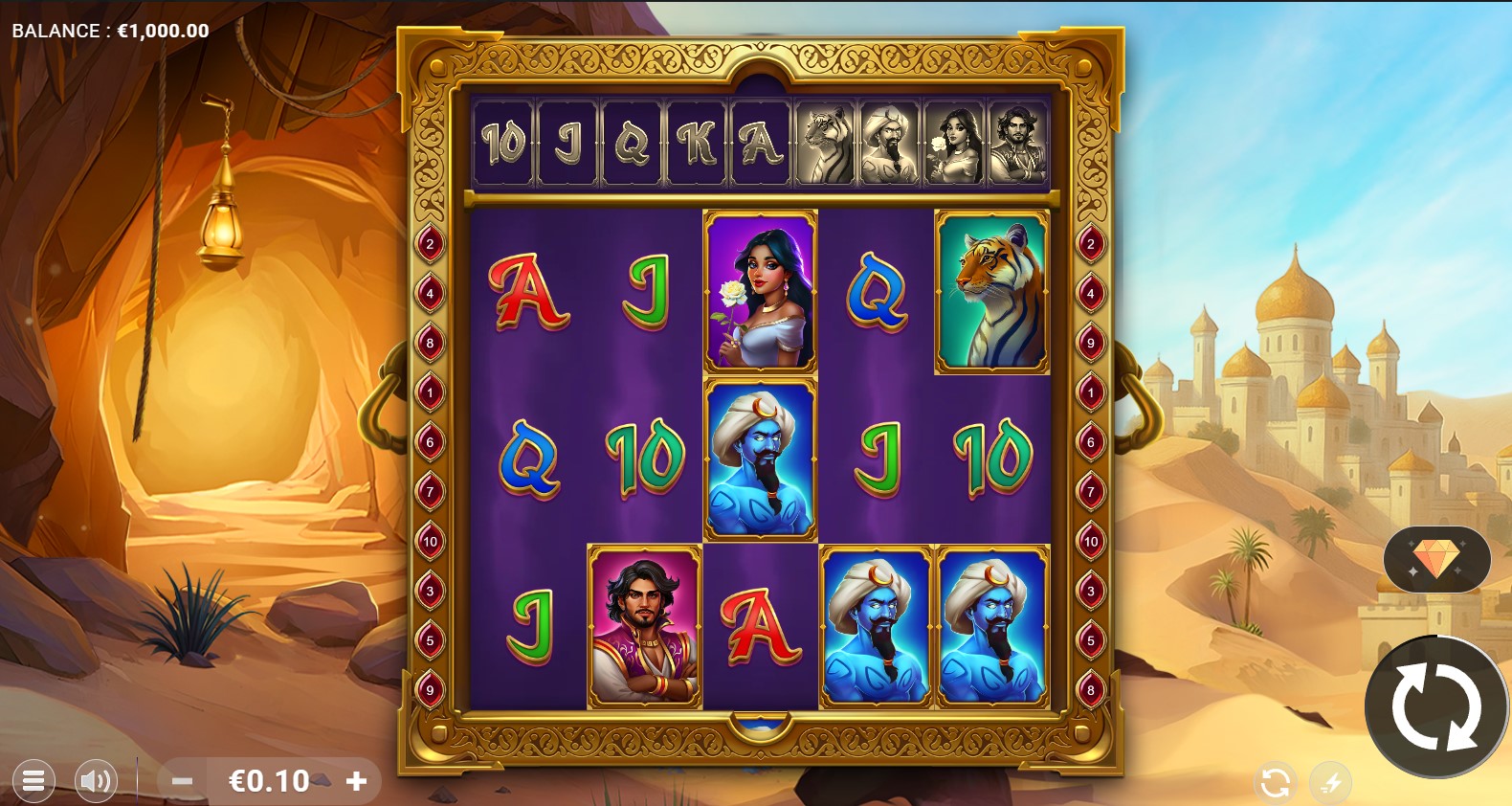Decrease the bet with the minus button

(182, 781)
